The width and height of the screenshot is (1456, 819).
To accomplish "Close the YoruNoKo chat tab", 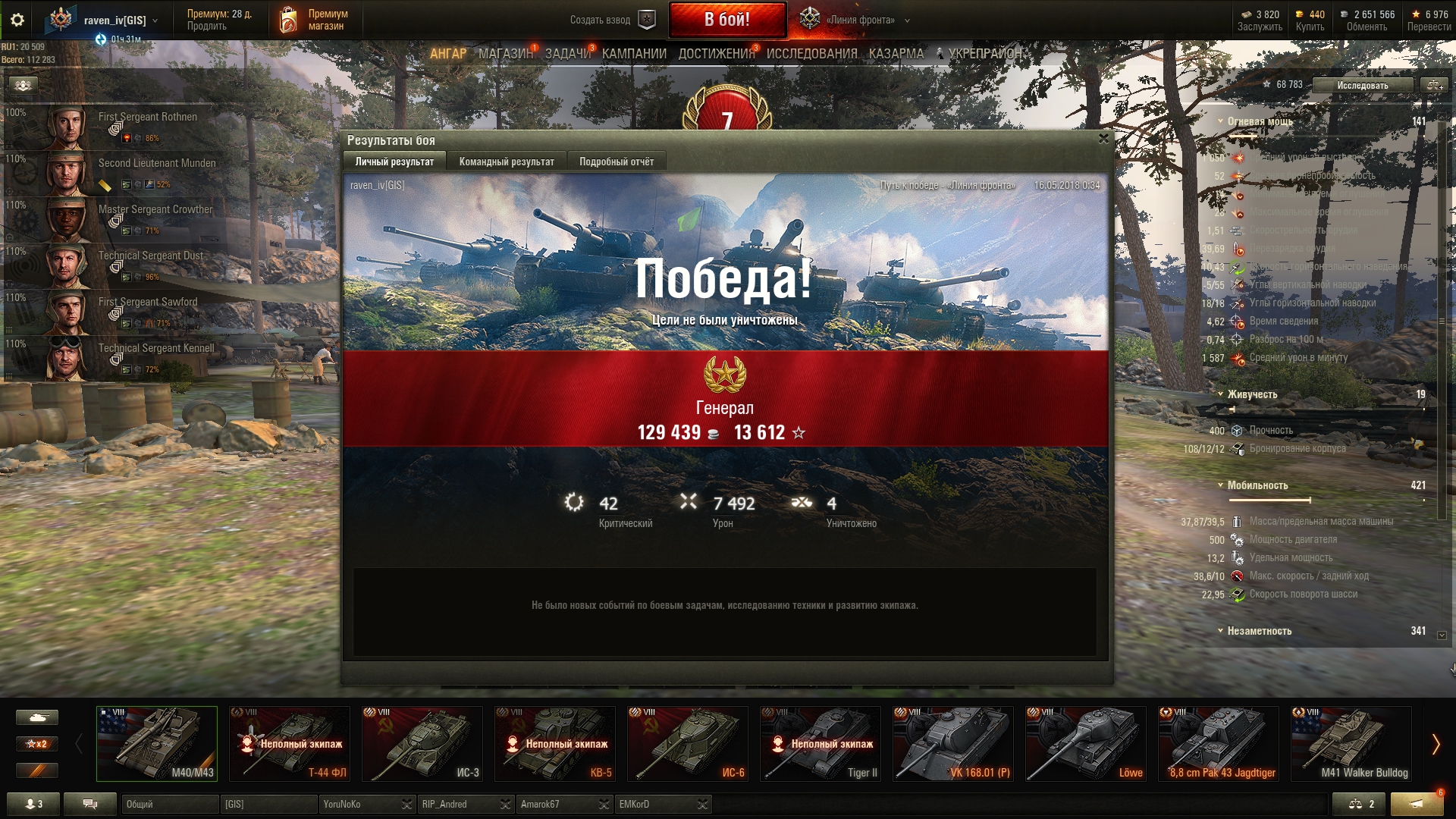I will [407, 805].
